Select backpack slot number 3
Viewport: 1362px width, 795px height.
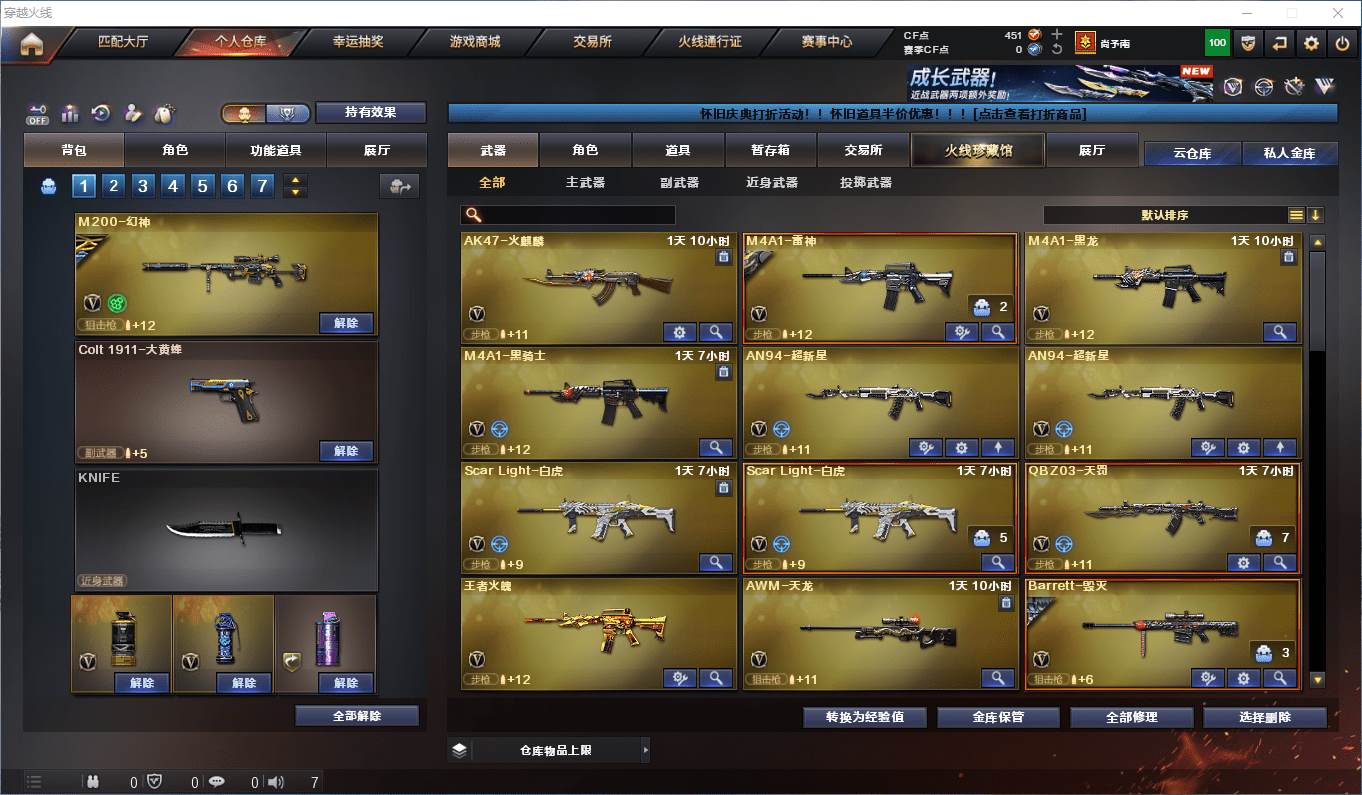click(143, 185)
